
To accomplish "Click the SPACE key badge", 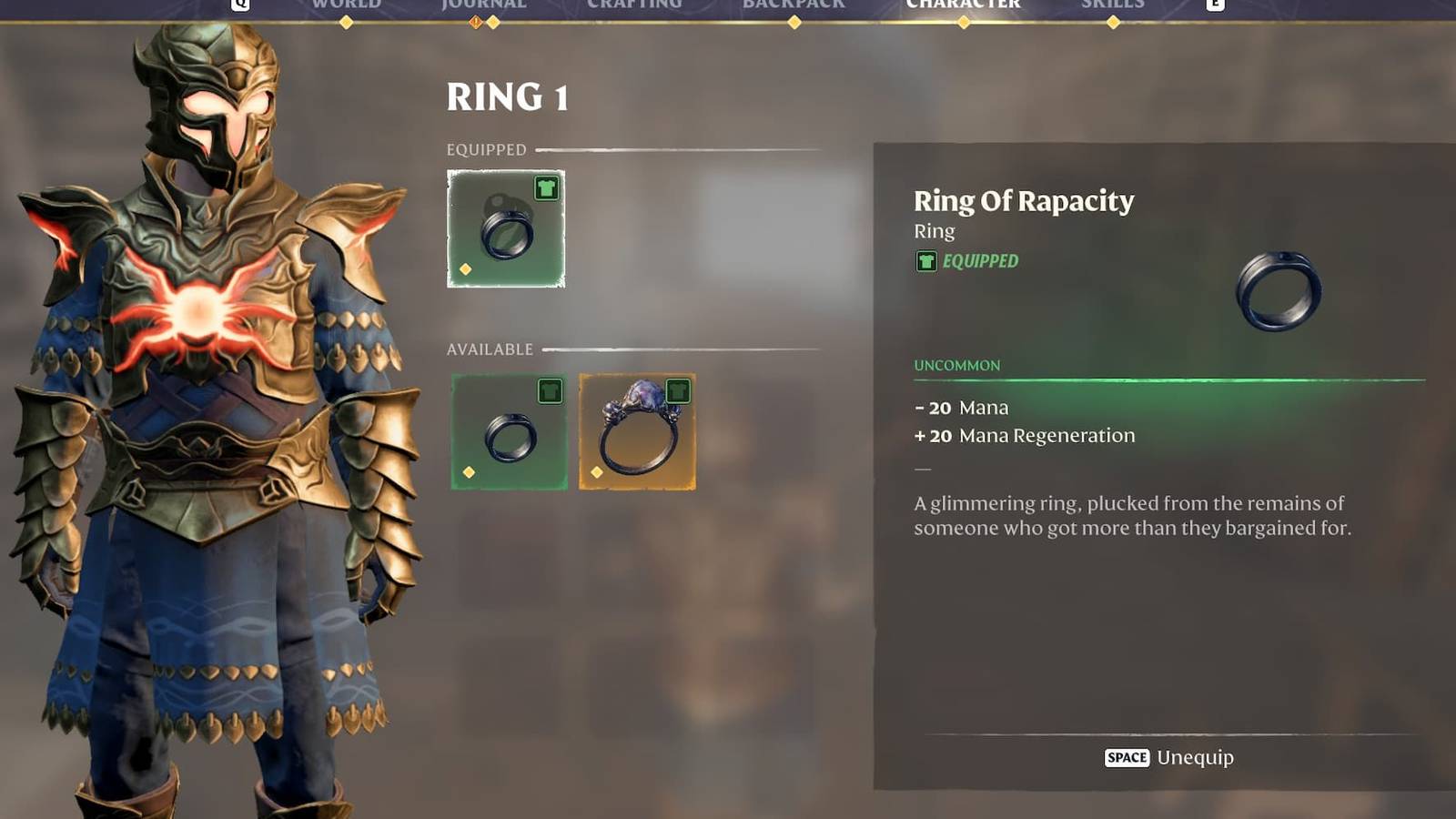I will [1126, 757].
